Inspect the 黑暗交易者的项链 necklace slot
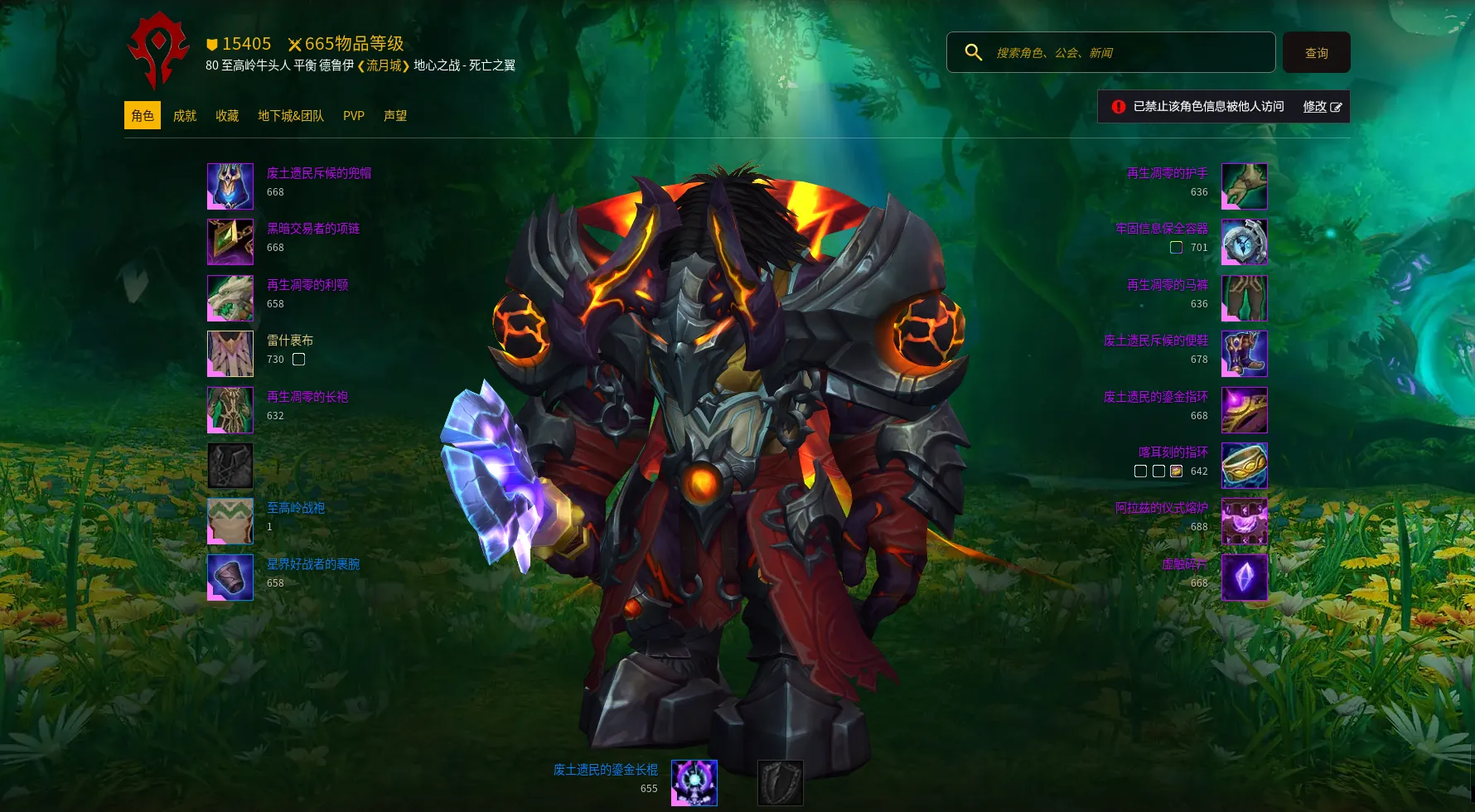This screenshot has height=812, width=1475. (x=230, y=242)
